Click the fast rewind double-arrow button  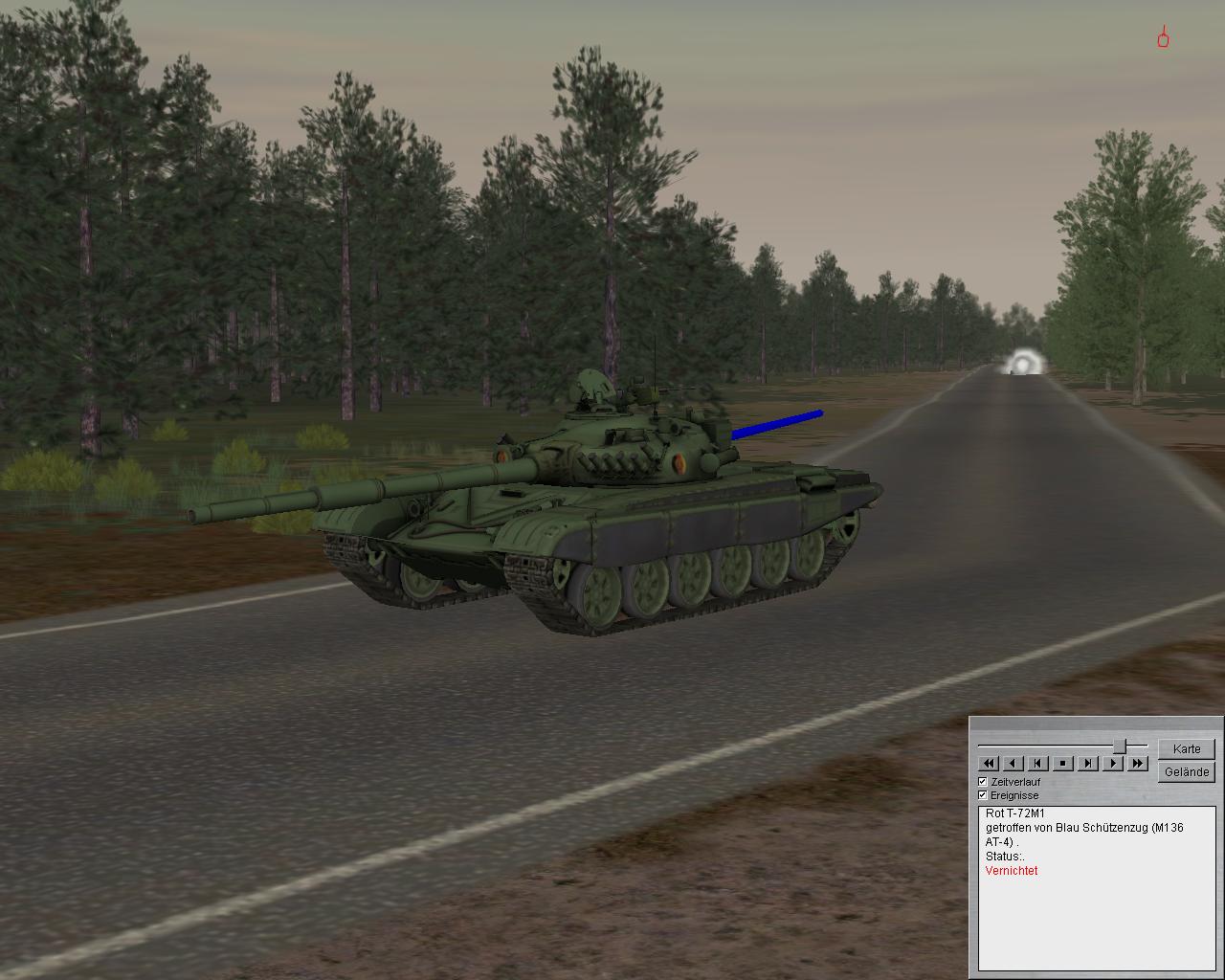point(989,764)
